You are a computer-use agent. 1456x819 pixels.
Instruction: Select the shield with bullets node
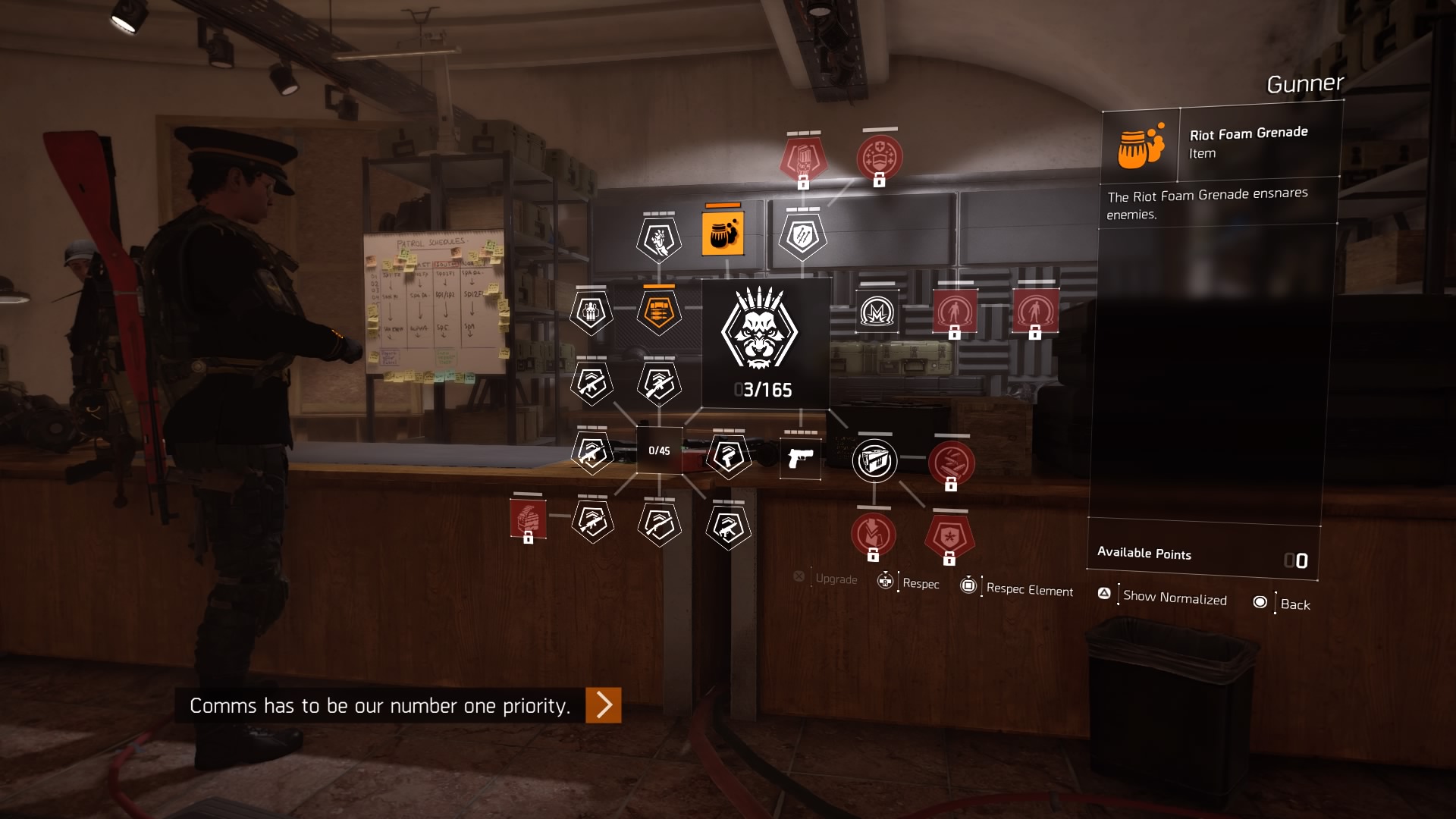[x=802, y=237]
